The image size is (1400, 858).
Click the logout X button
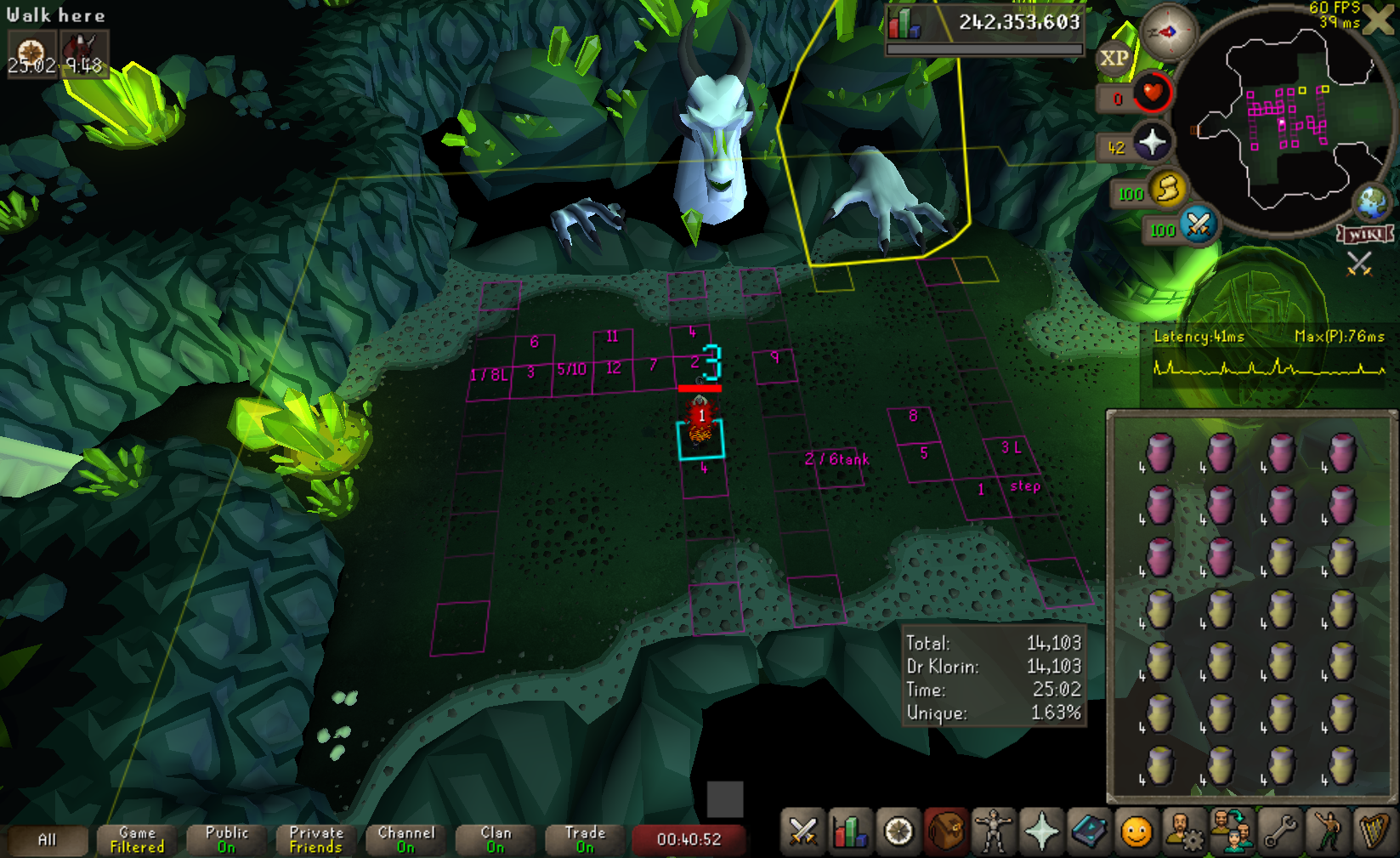(x=1379, y=20)
